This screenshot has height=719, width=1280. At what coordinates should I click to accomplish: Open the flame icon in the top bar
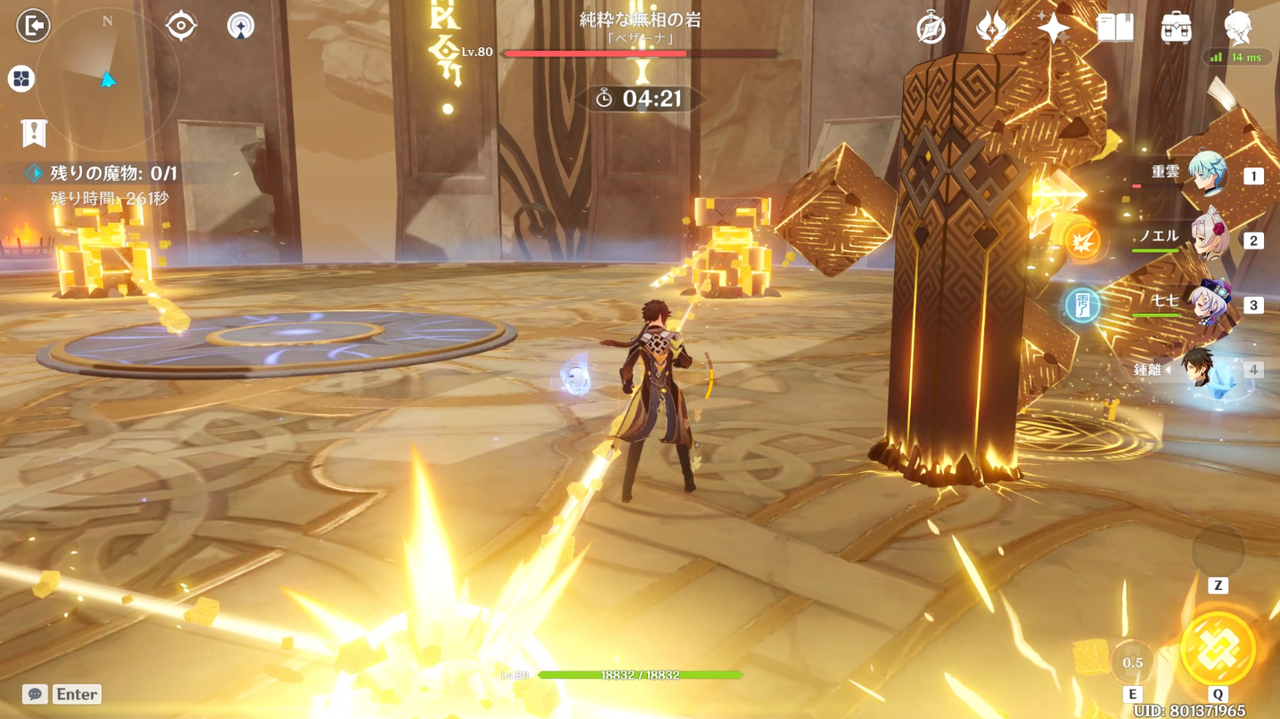[x=991, y=28]
